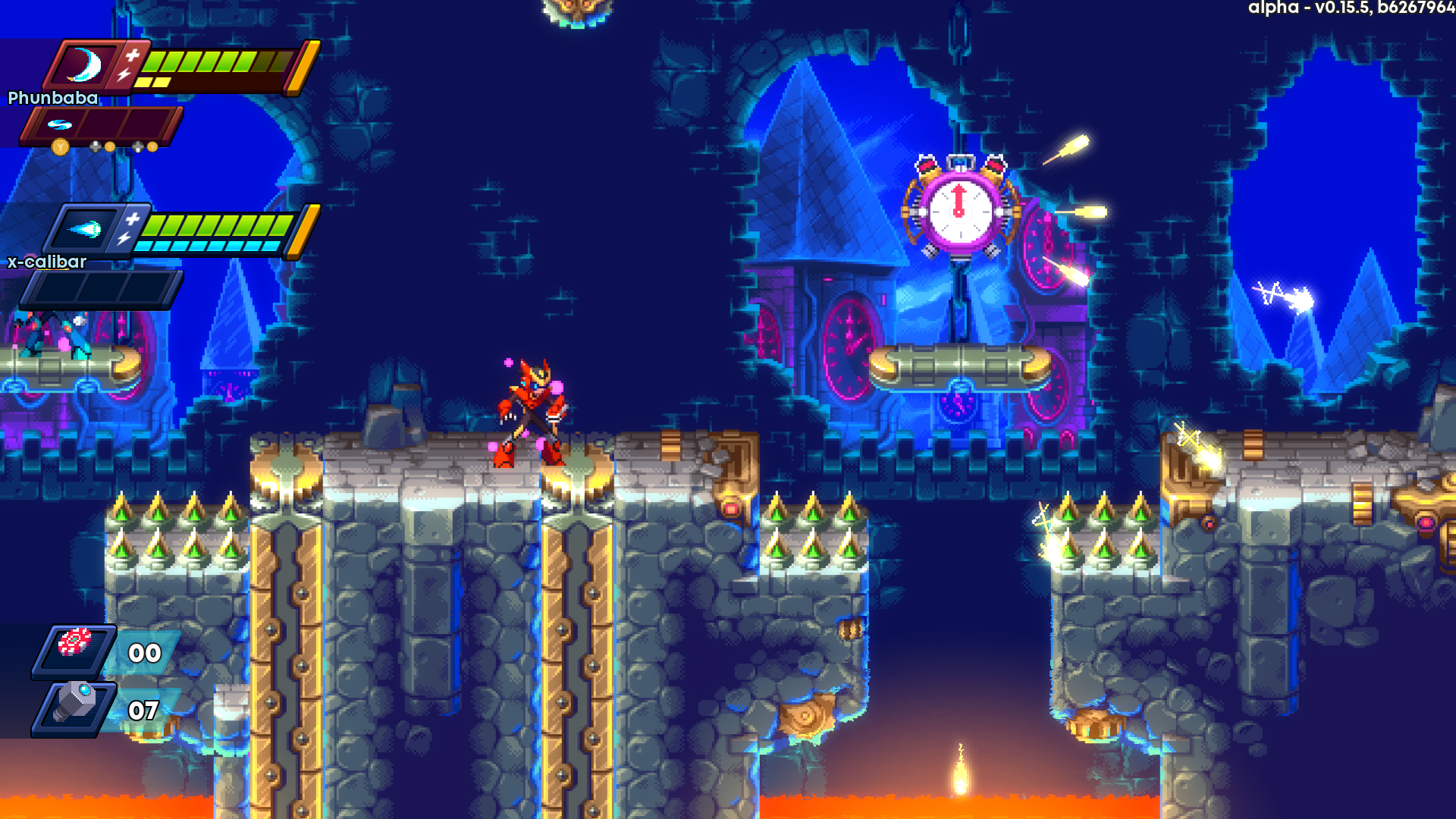This screenshot has height=819, width=1456.
Task: Select the red poker chip currency icon
Action: (74, 643)
